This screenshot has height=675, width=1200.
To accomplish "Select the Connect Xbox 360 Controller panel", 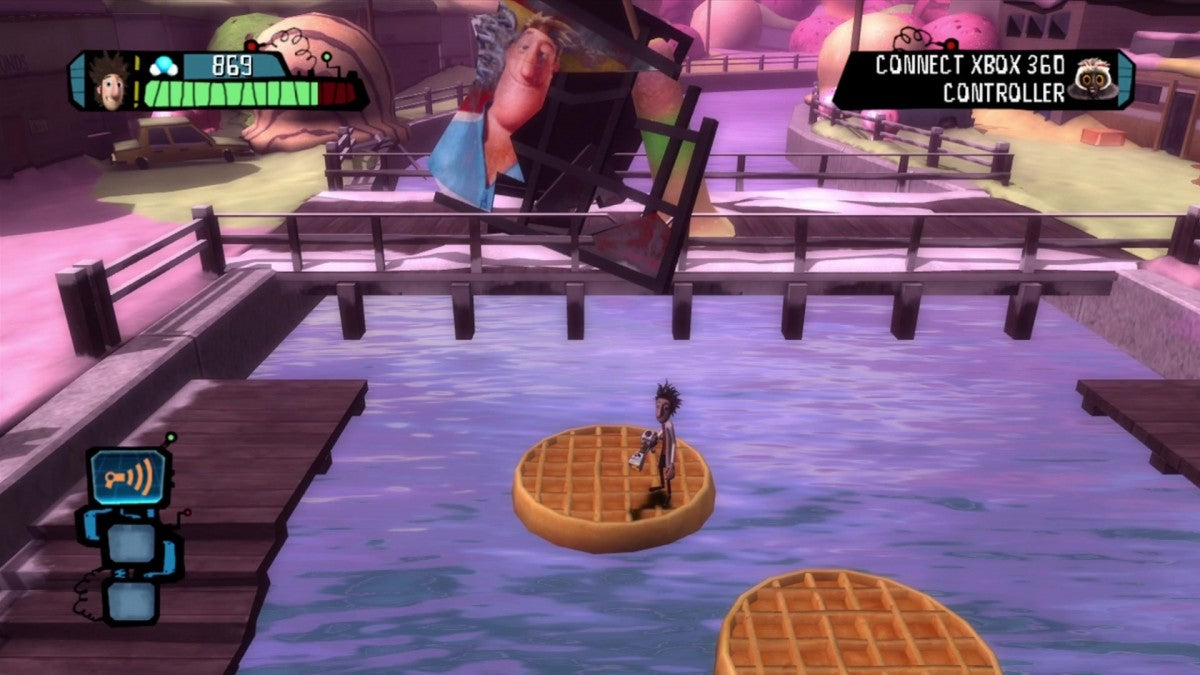I will point(969,80).
